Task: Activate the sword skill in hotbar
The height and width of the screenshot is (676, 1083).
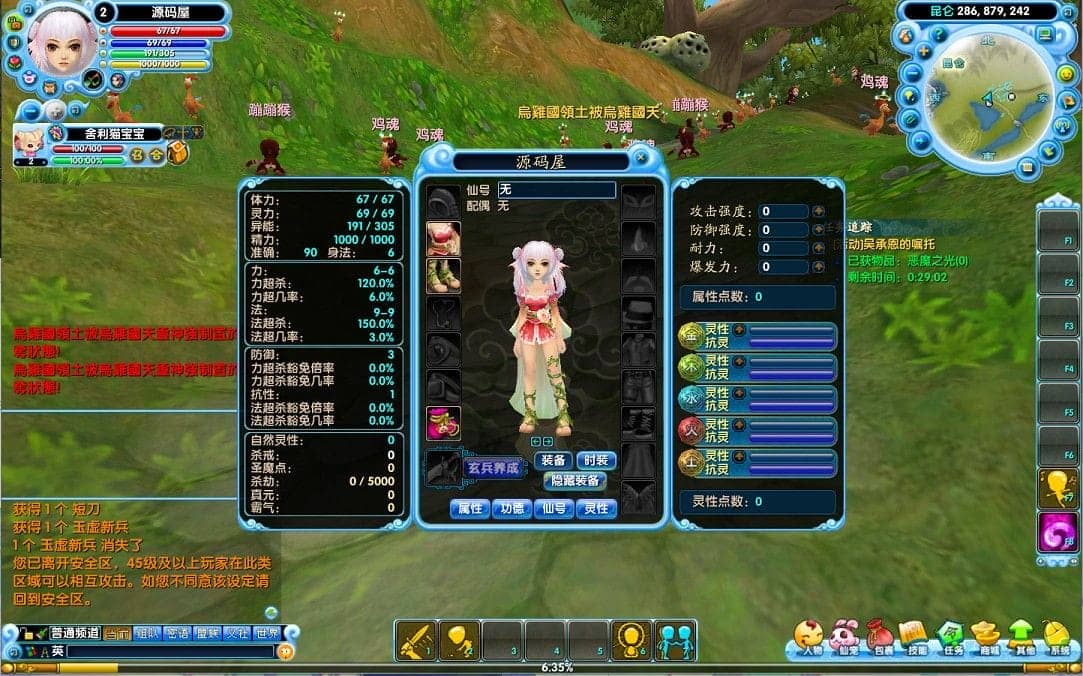Action: tap(415, 640)
